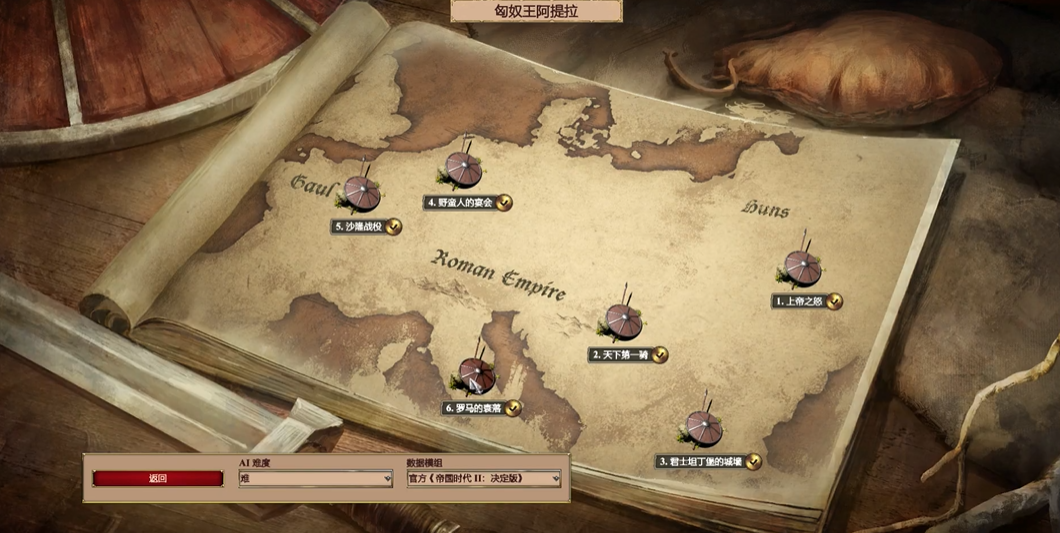Open scenario 3. 君士坦丁堡的城墙
This screenshot has height=533, width=1060.
click(703, 428)
